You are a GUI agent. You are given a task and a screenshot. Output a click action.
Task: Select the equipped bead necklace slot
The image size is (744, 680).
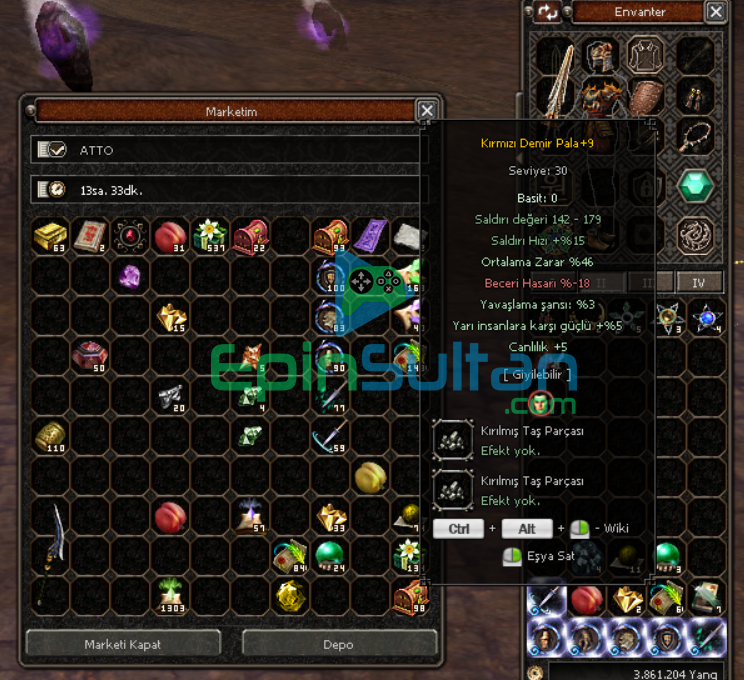[695, 135]
